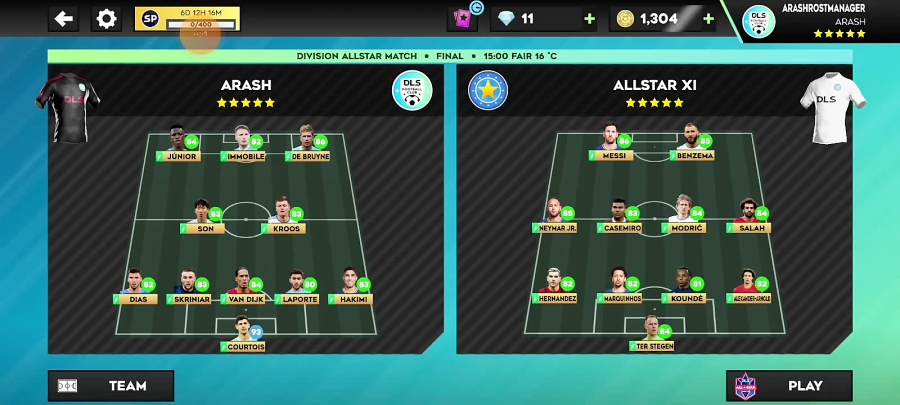Go back with the arrow button
Image resolution: width=900 pixels, height=405 pixels.
click(x=64, y=18)
